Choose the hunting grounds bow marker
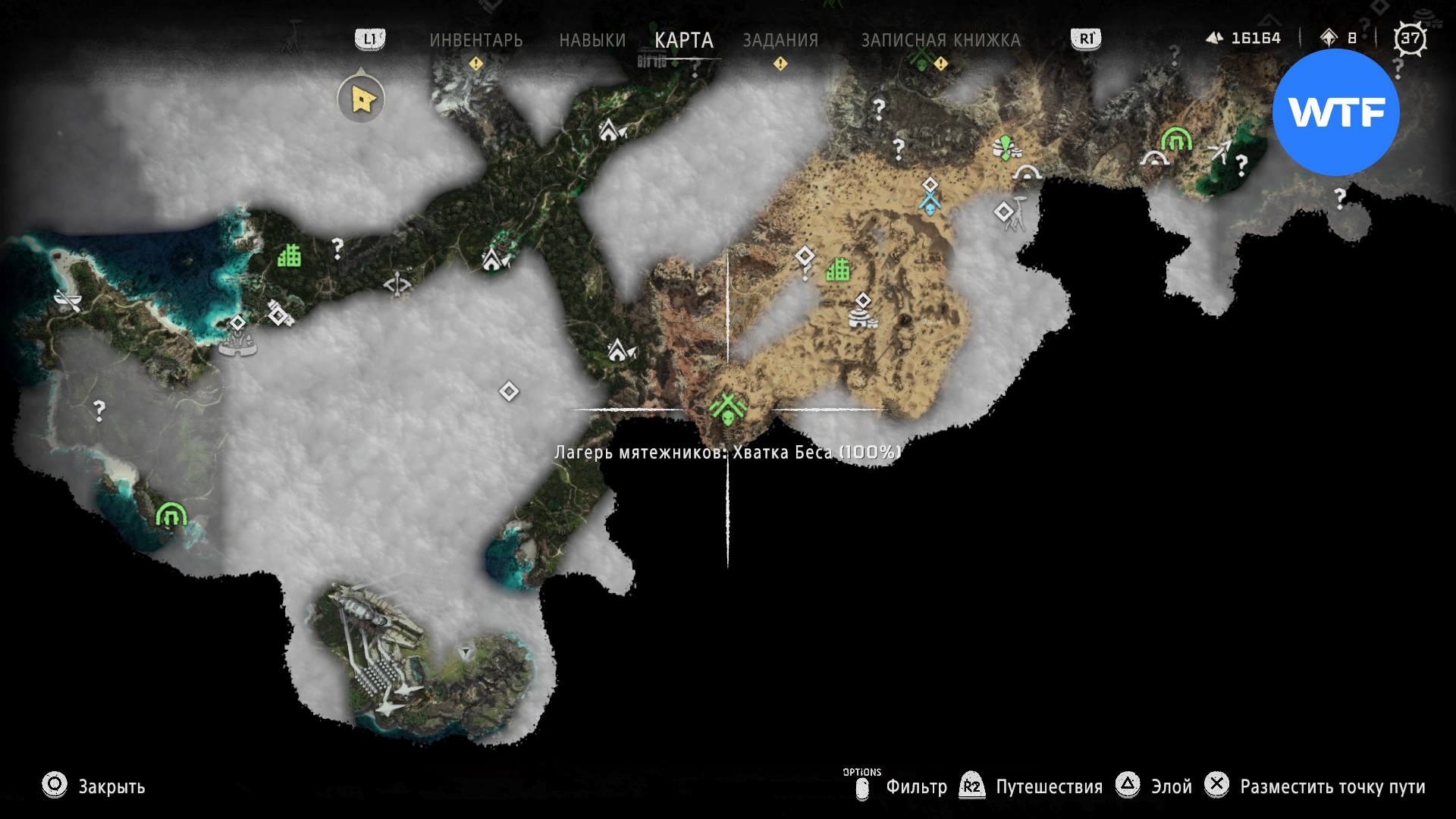The image size is (1456, 819). 397,285
